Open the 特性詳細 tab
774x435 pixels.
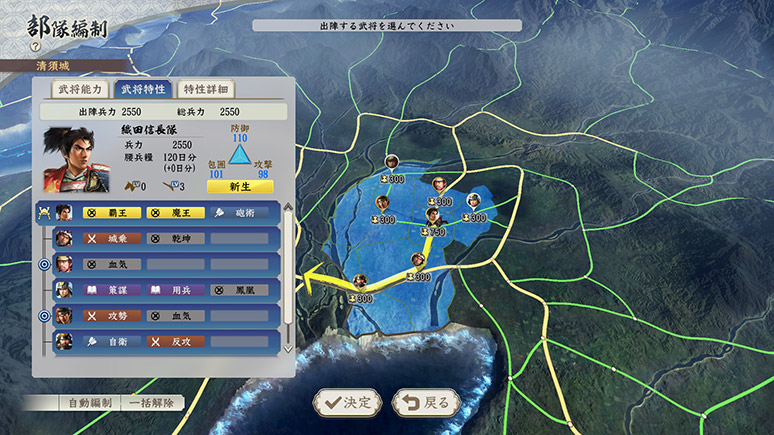[209, 89]
